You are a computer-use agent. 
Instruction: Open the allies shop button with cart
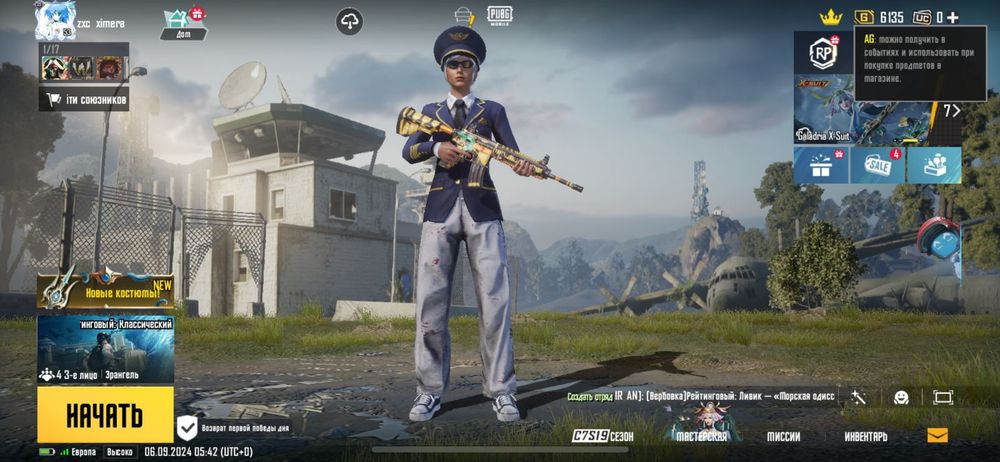point(84,98)
